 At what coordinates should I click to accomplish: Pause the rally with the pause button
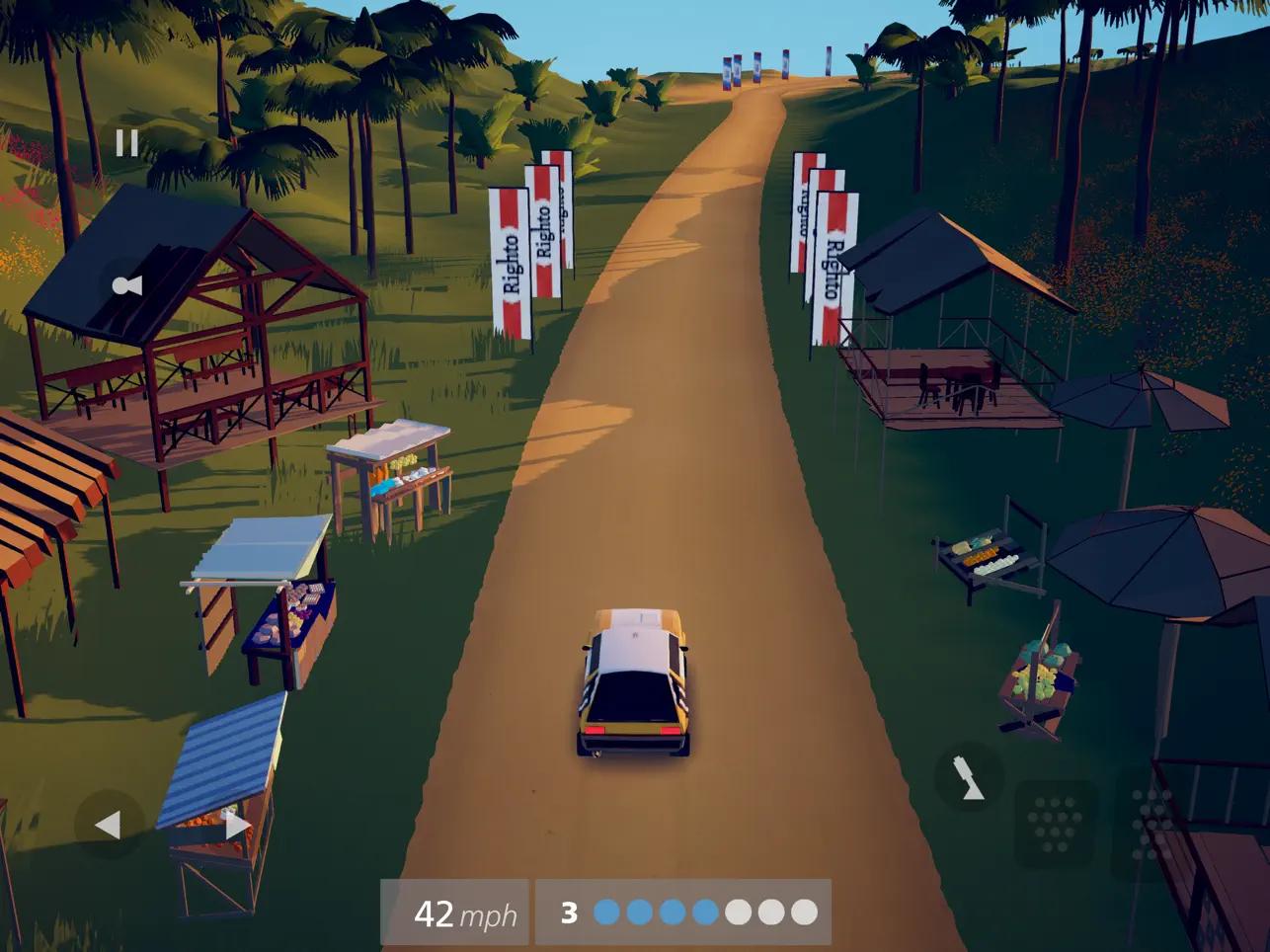(x=126, y=144)
